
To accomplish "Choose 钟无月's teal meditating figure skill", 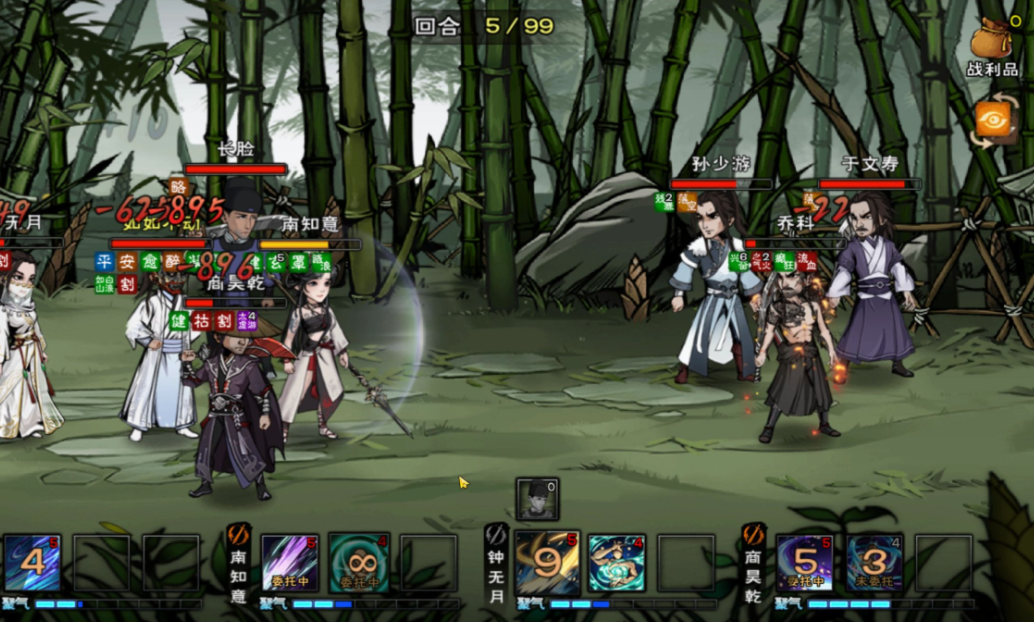I will (x=616, y=563).
